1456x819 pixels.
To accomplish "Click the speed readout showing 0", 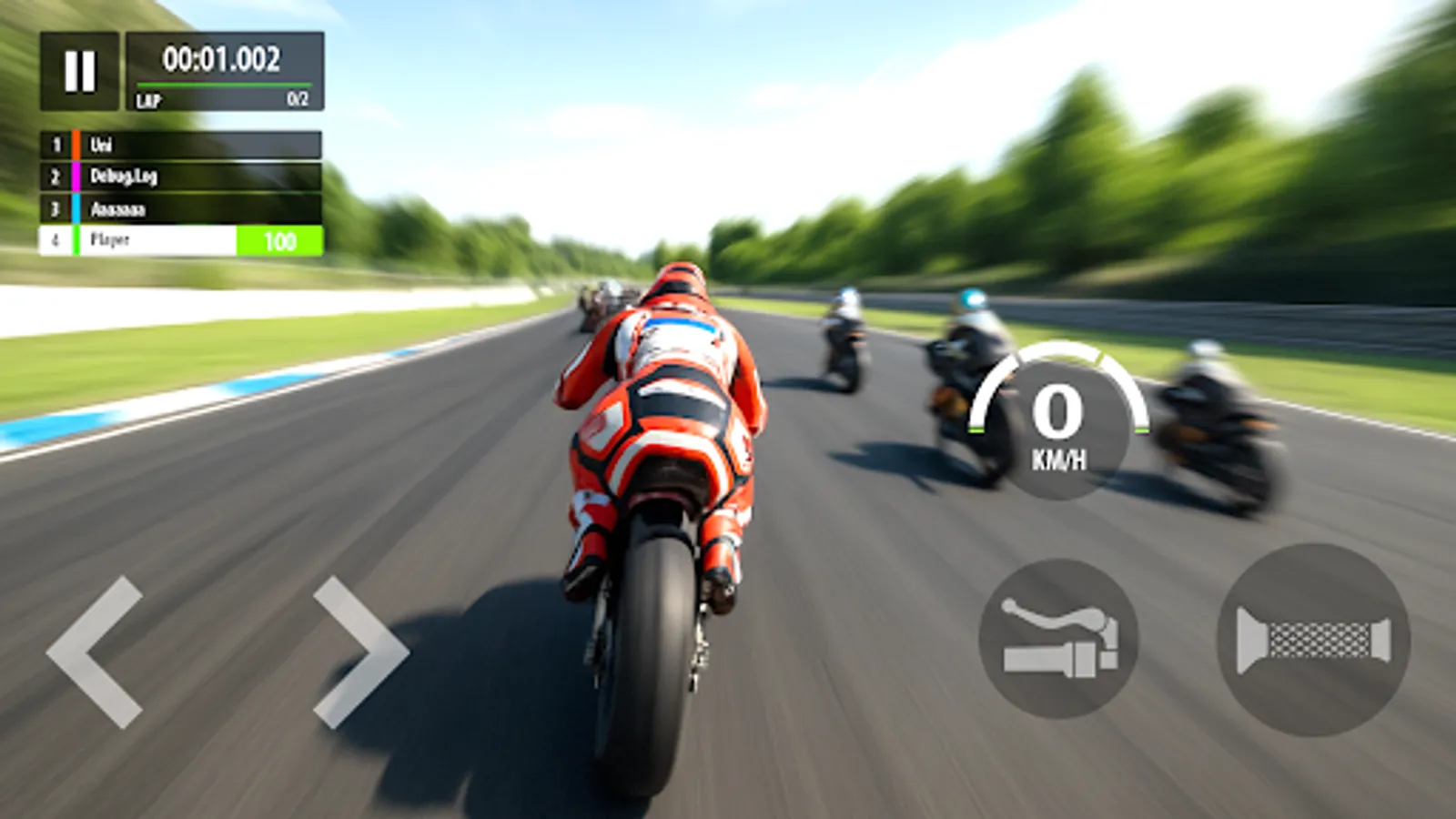I will (1057, 409).
